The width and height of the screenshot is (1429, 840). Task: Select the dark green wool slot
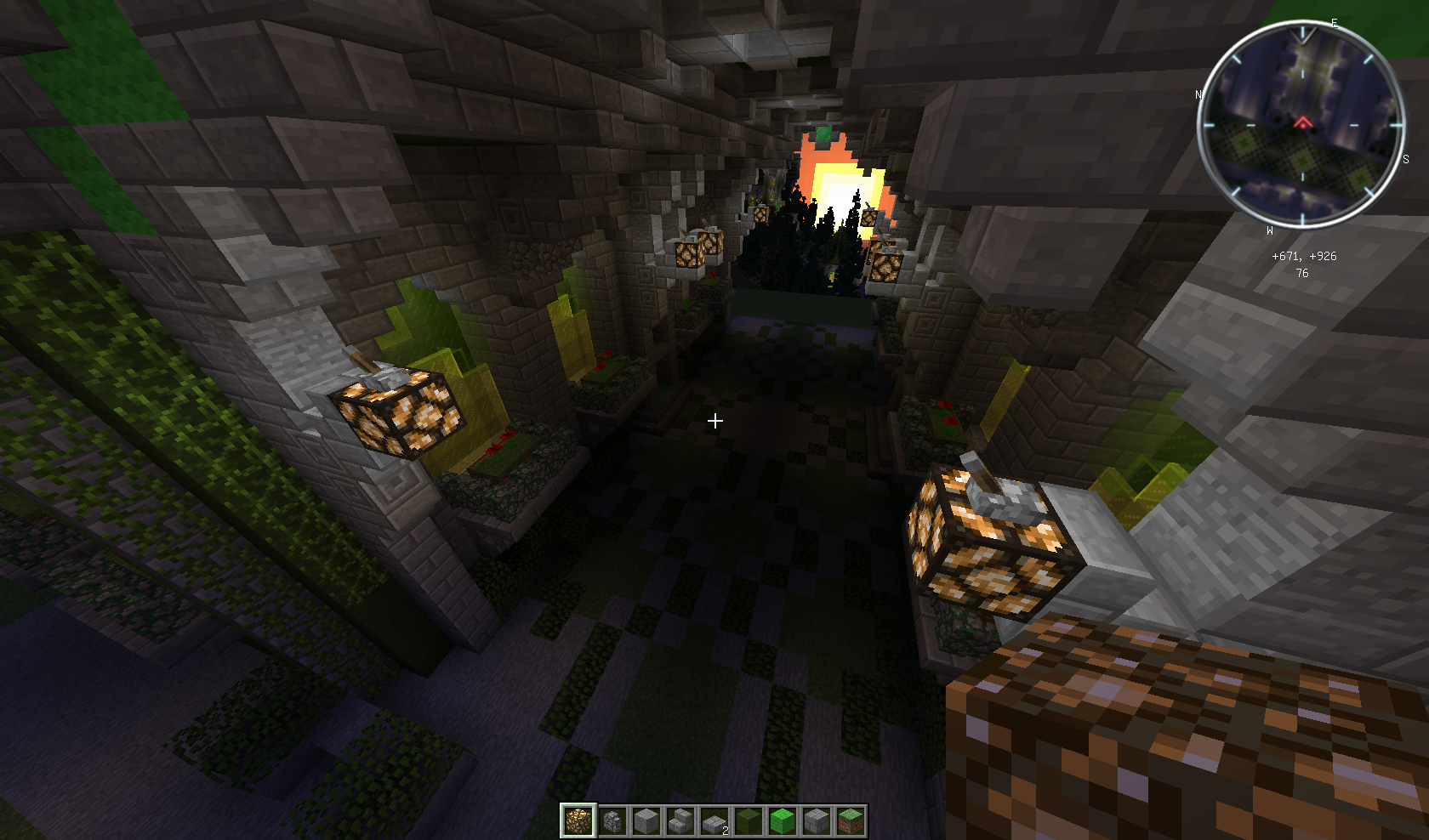pyautogui.click(x=749, y=821)
